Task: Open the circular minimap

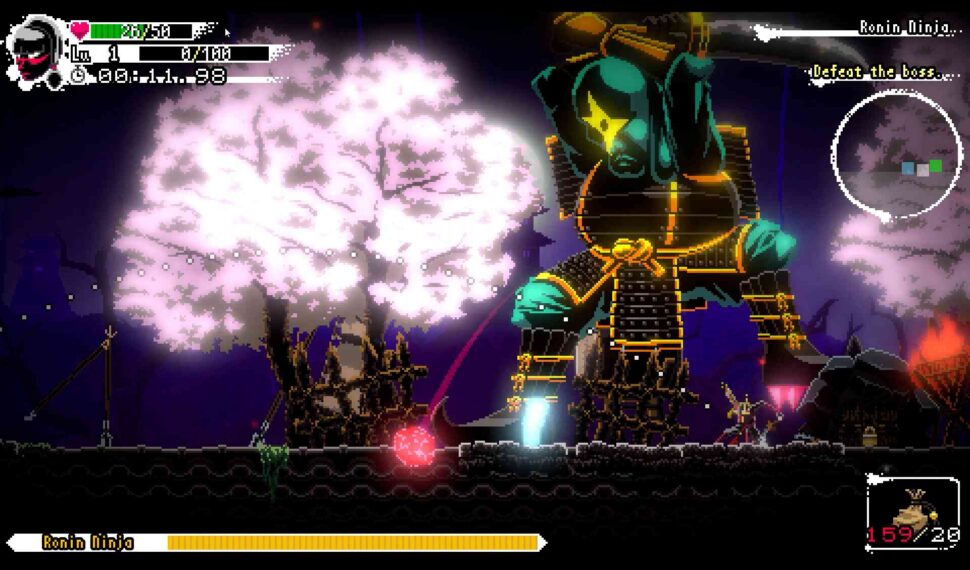Action: pos(895,154)
